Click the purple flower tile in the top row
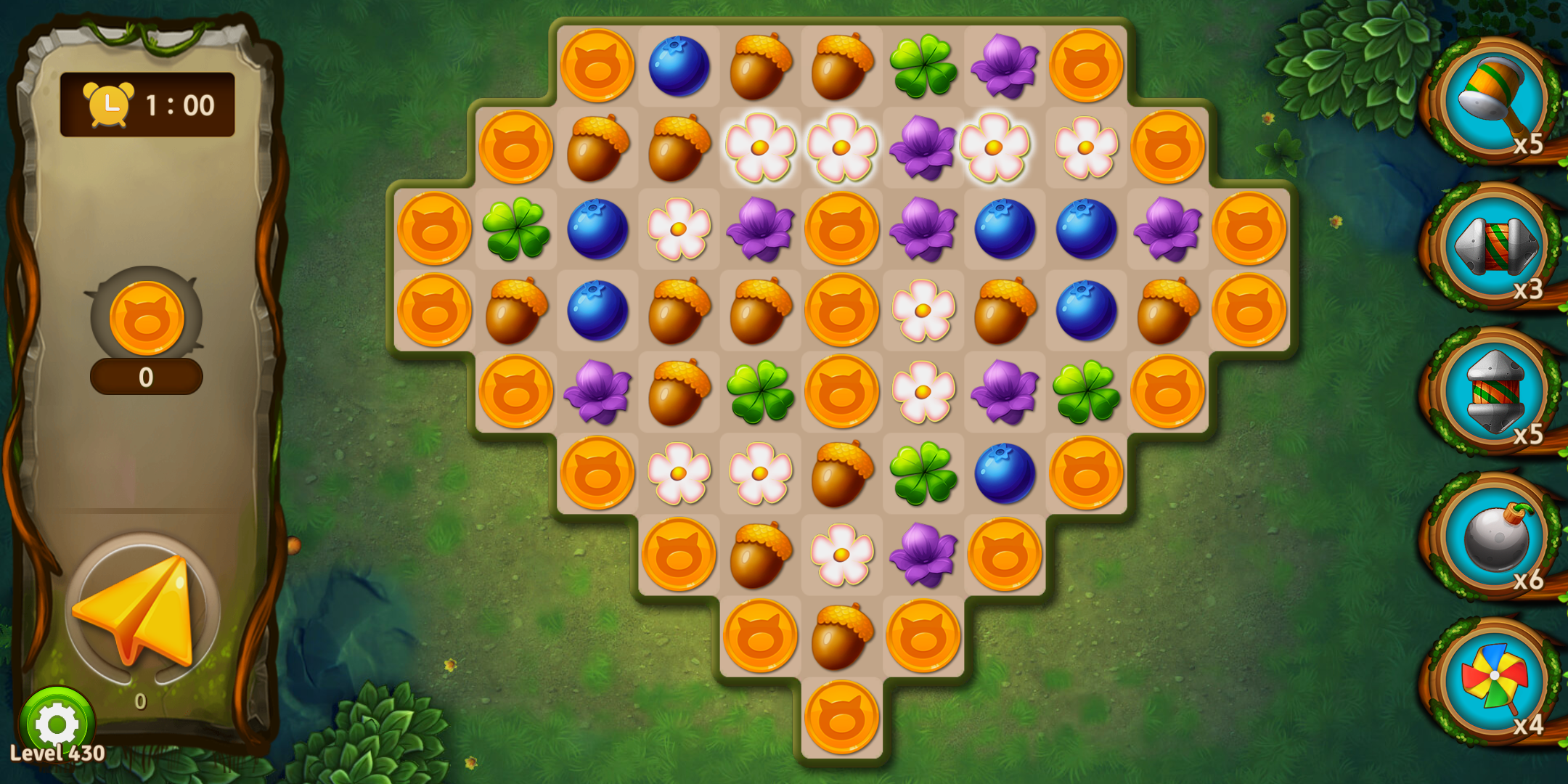Screen dimensions: 1568x784 click(x=1005, y=66)
